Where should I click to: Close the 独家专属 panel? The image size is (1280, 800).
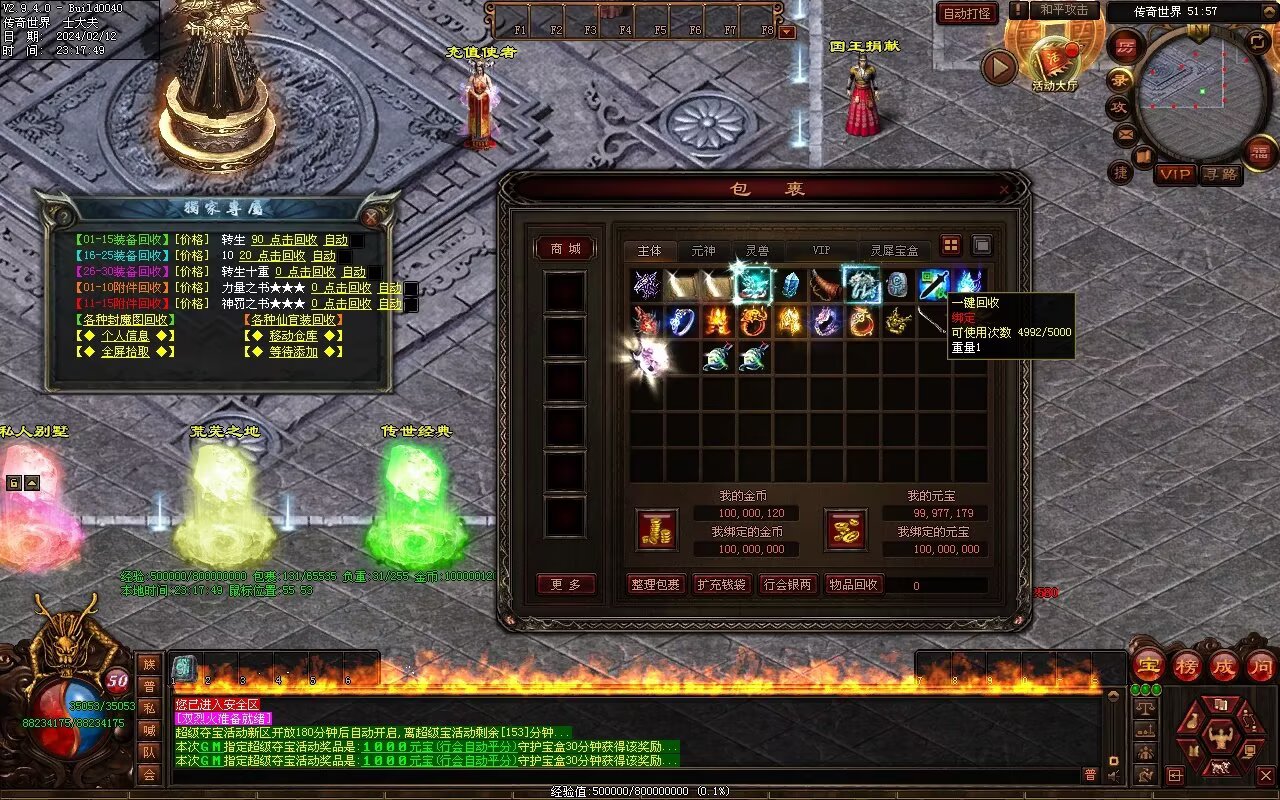pyautogui.click(x=372, y=216)
